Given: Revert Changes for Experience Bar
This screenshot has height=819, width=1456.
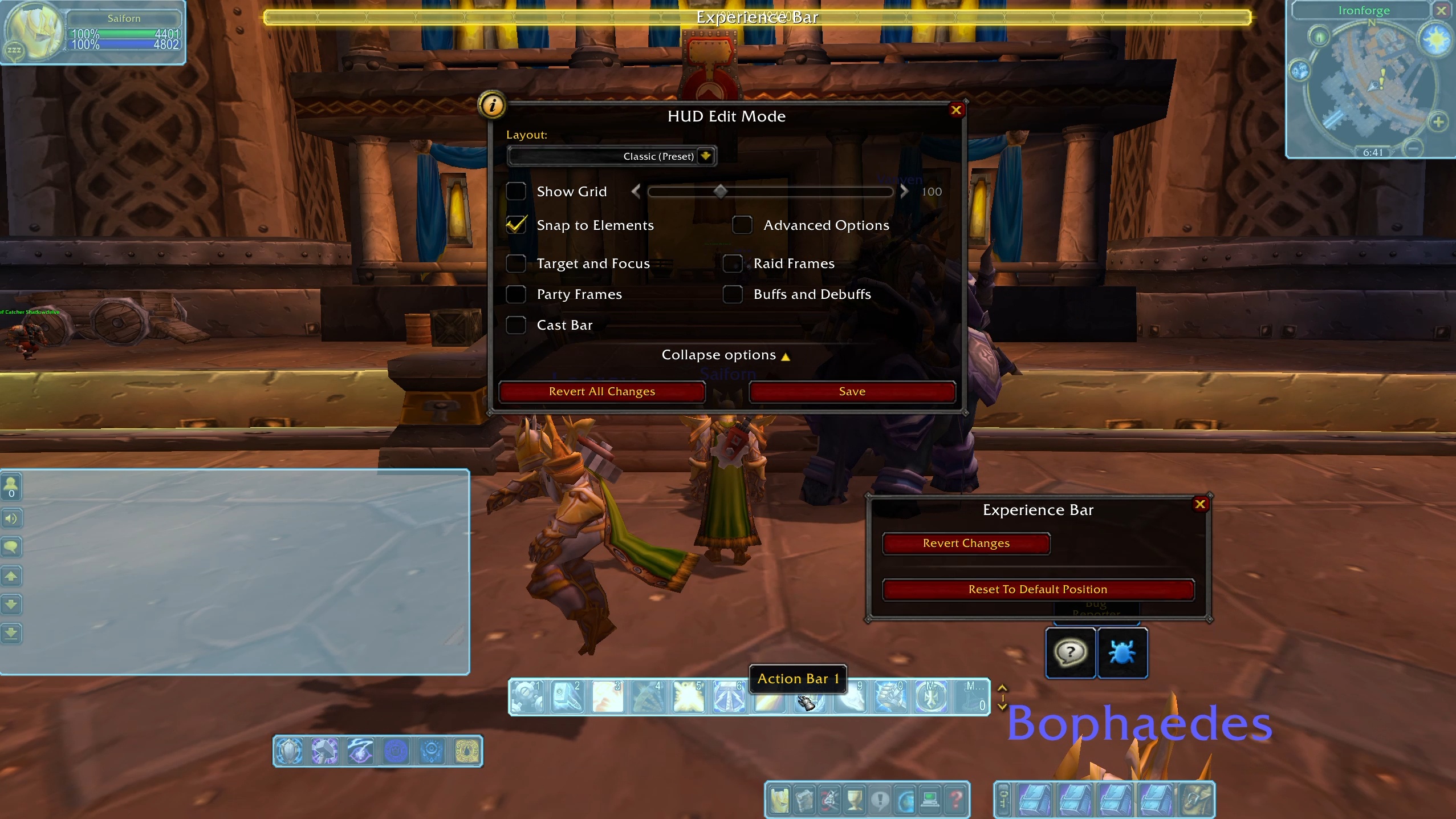Looking at the screenshot, I should click(x=966, y=544).
